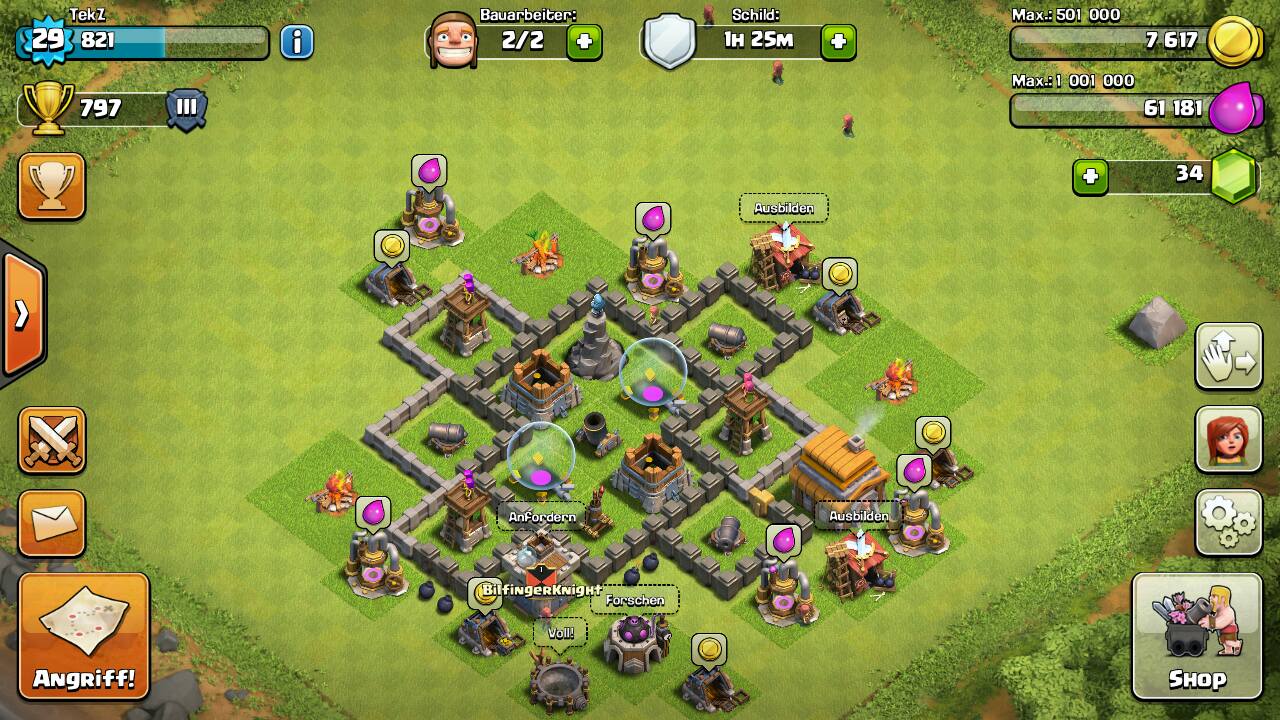
Task: Show the trophy leaderboard button
Action: [x=52, y=186]
